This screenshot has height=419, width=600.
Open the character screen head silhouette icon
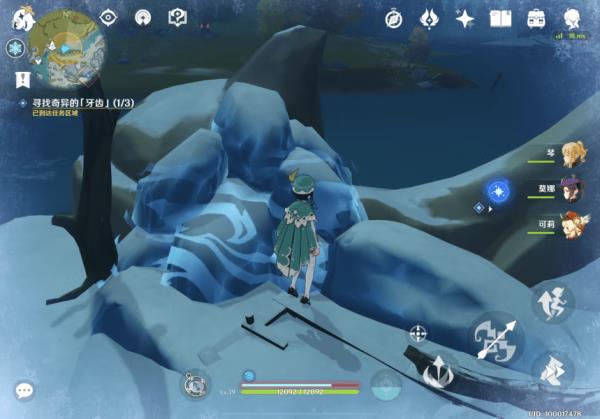click(572, 18)
